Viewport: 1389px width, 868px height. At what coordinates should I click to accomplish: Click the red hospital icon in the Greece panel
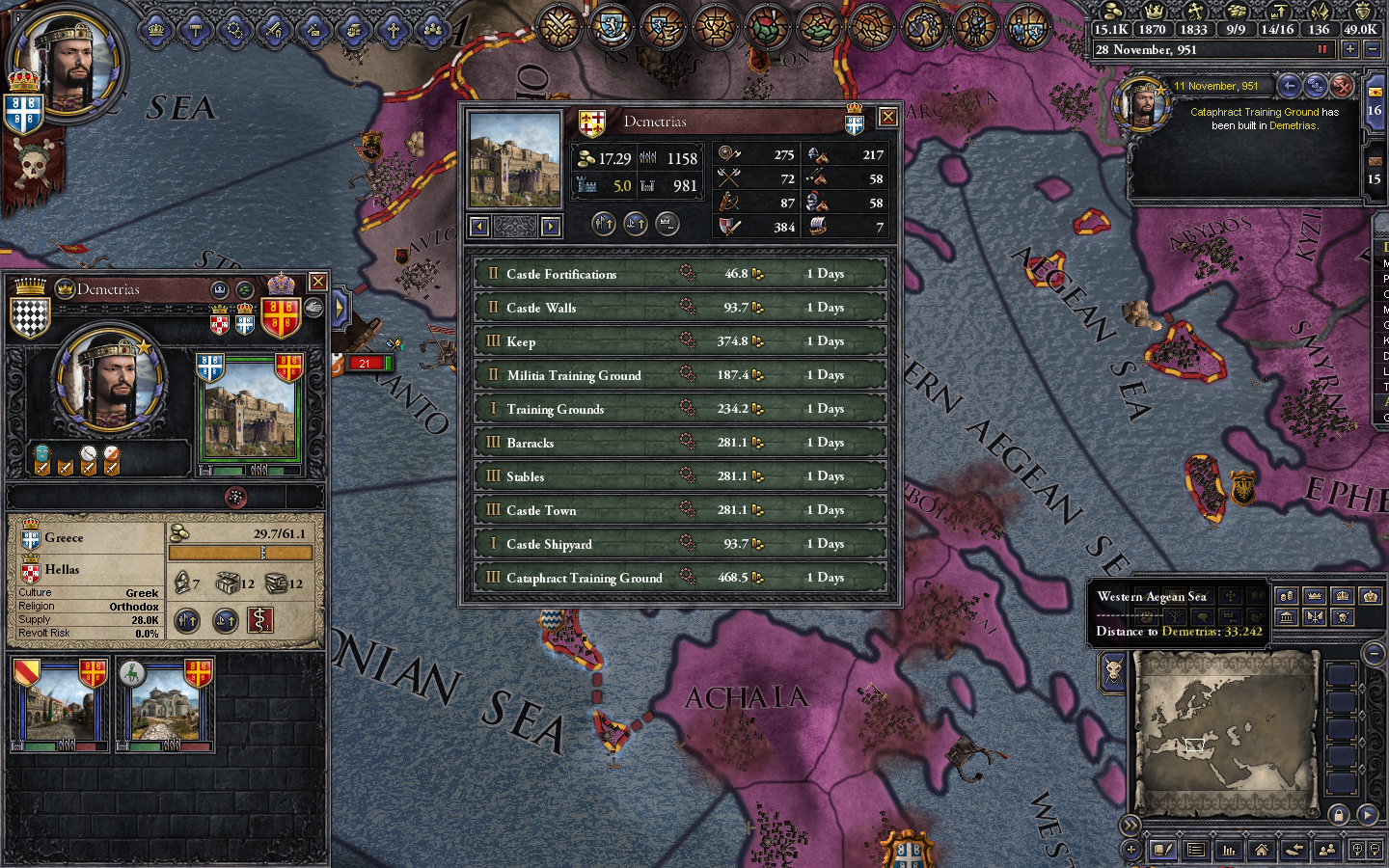coord(259,620)
